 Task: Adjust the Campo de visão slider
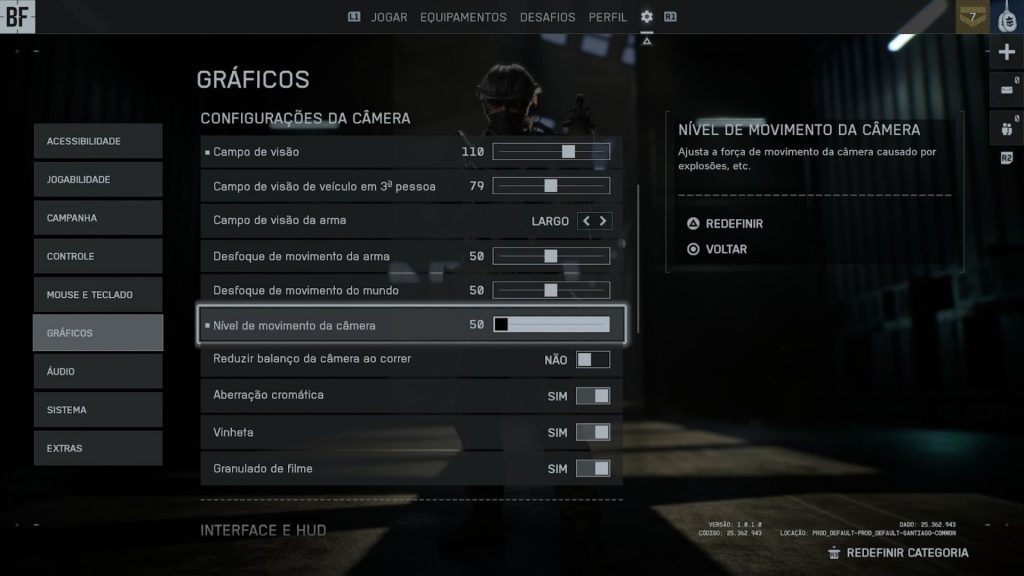tap(551, 152)
